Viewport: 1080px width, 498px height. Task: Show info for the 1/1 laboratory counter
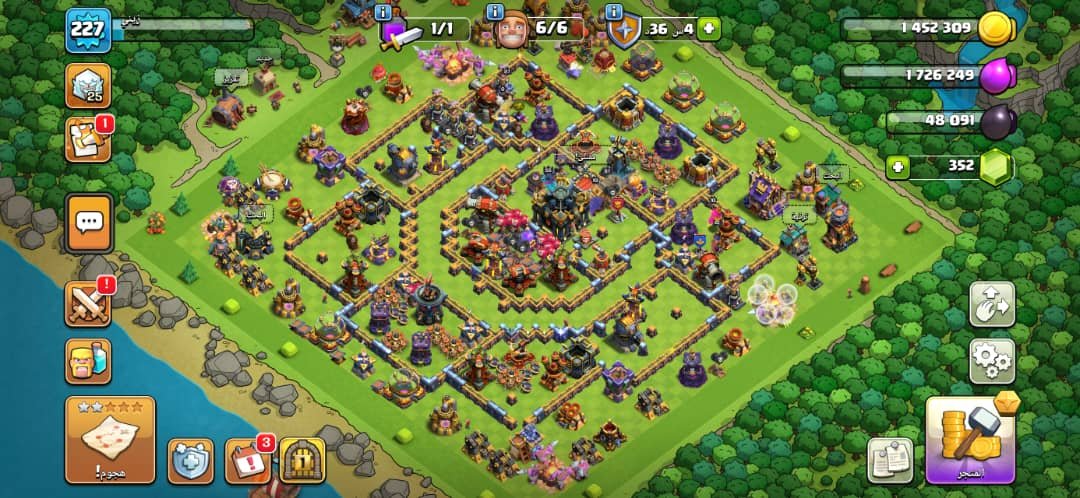(384, 12)
